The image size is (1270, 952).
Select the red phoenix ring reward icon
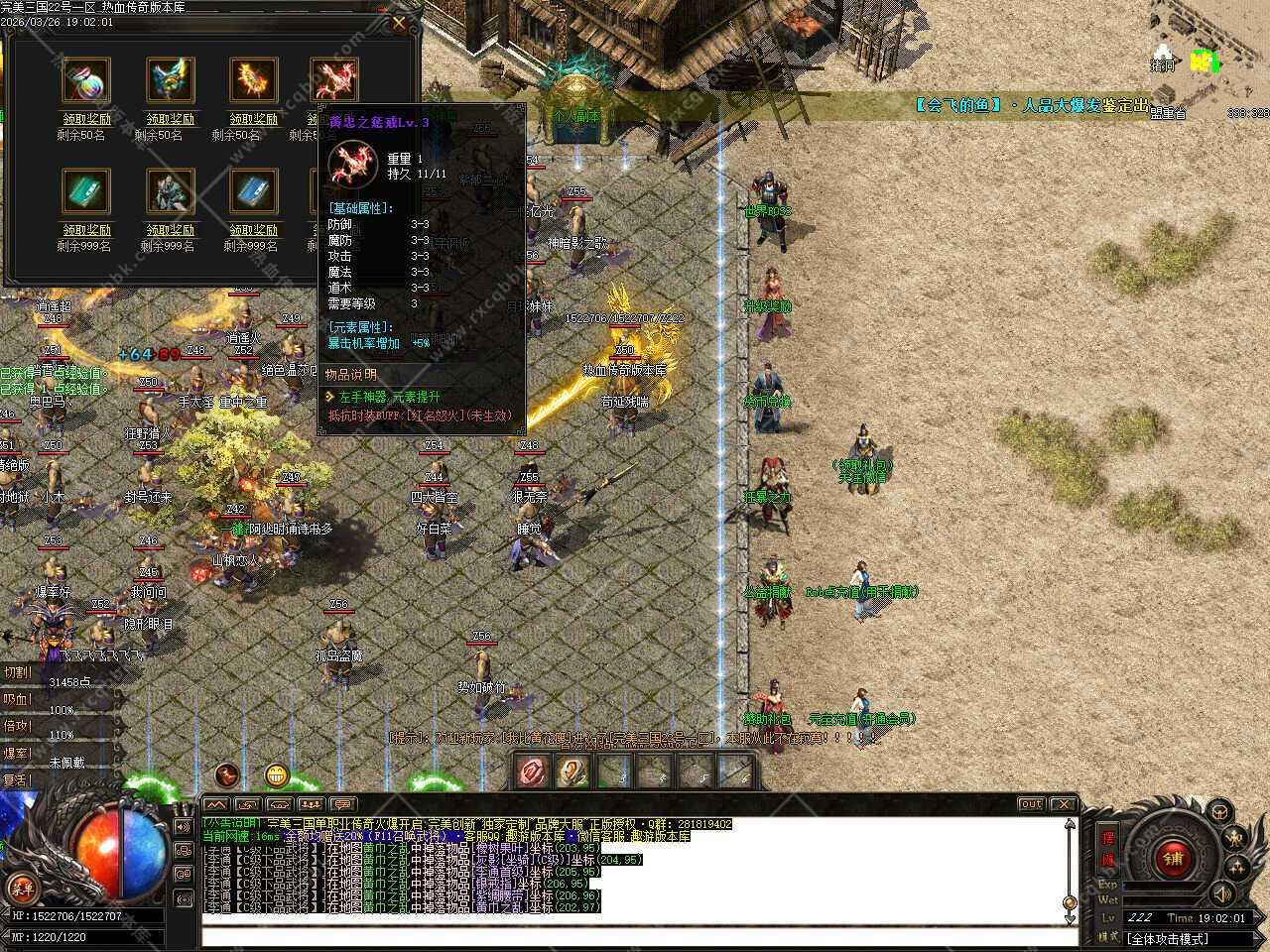point(334,80)
